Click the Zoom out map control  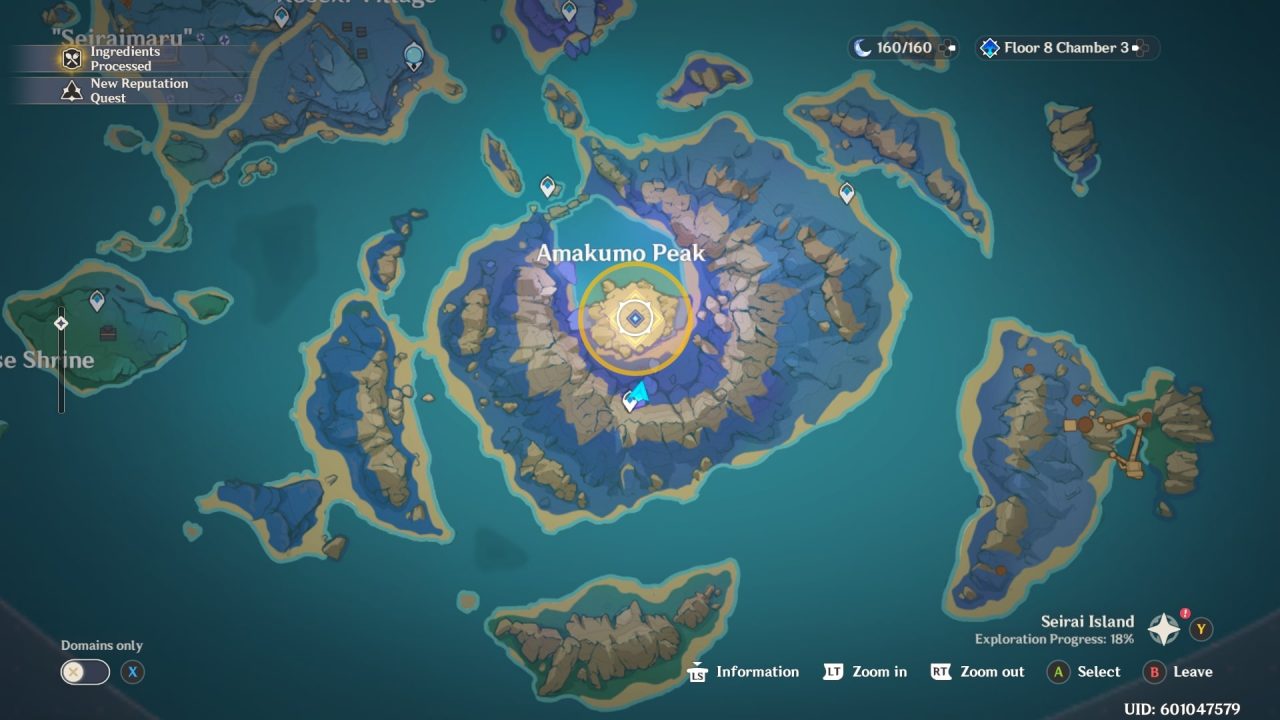[x=977, y=672]
